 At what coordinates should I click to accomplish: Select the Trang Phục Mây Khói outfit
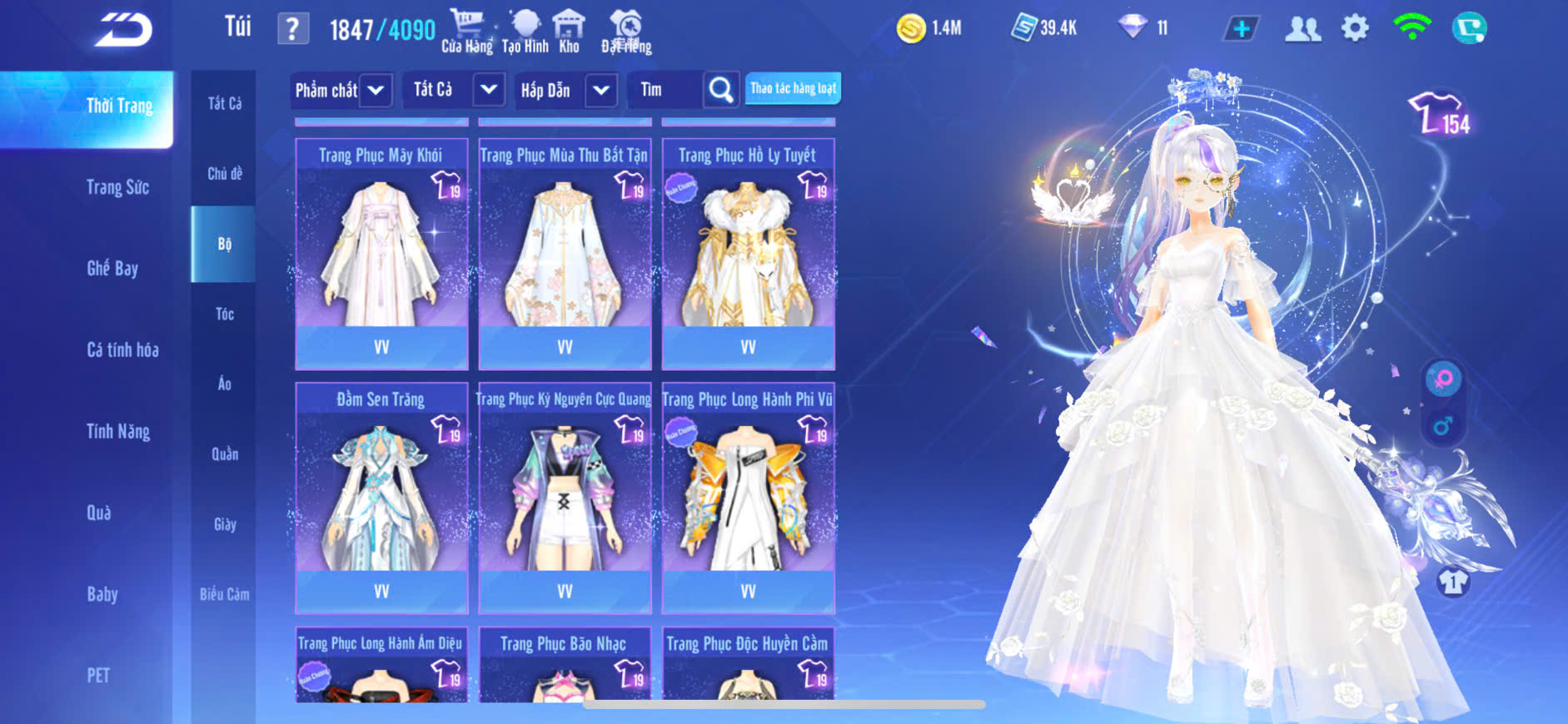(381, 254)
